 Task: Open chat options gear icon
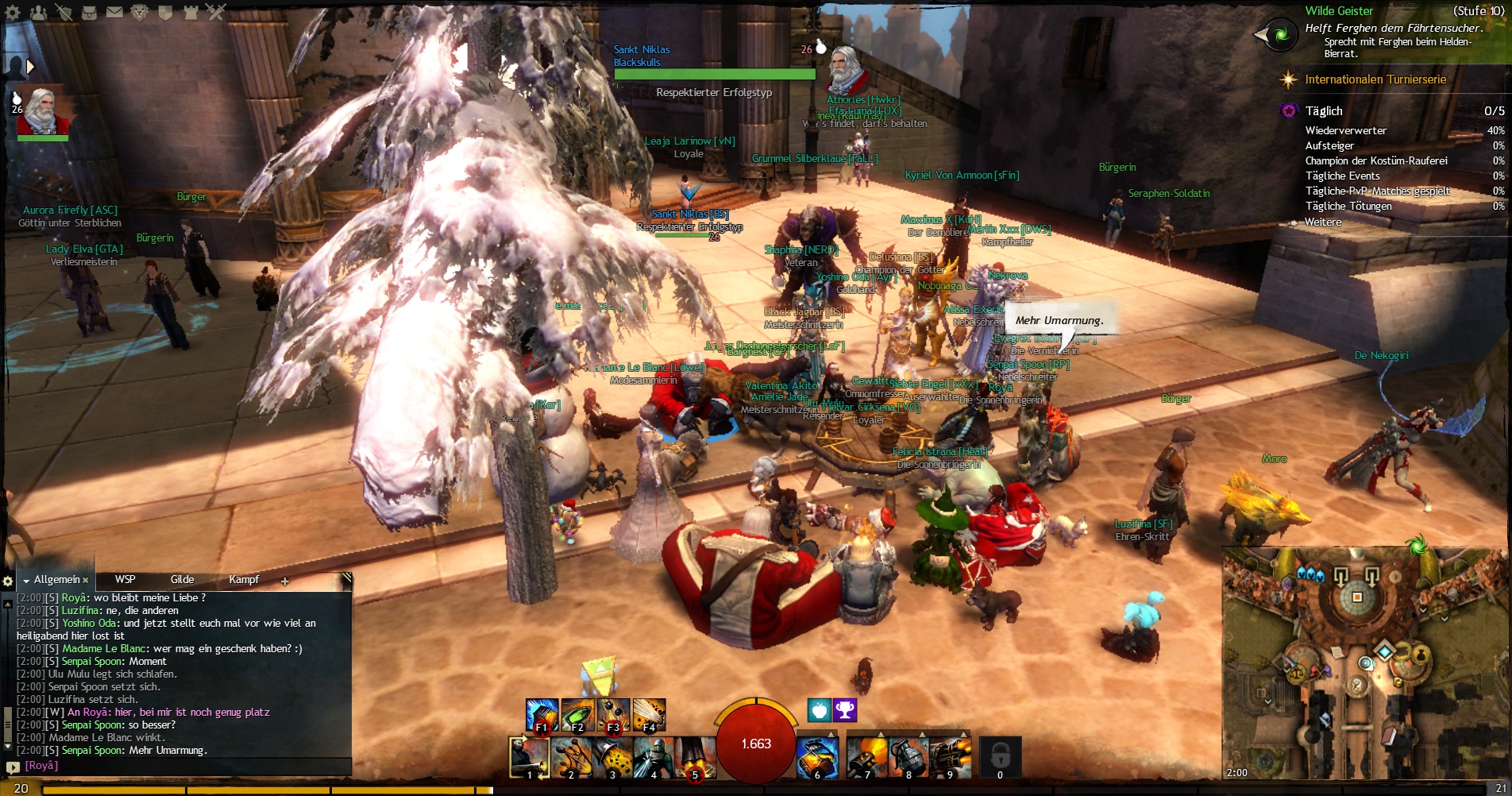tap(9, 582)
